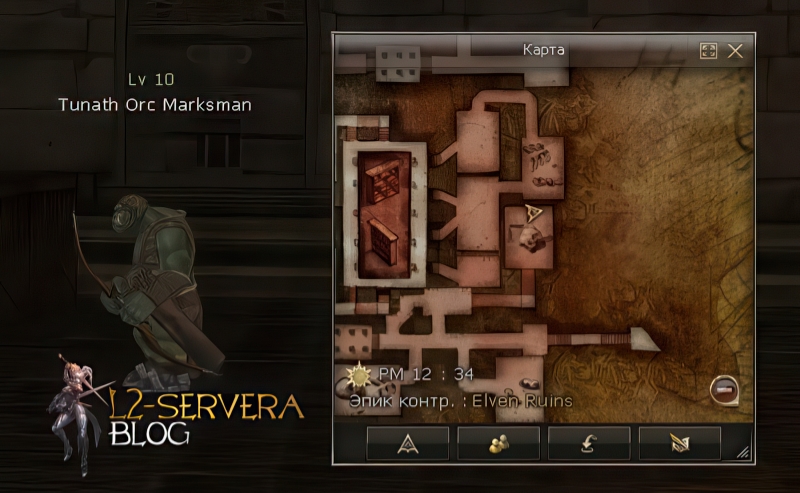Click the crossed-out flag button under the map

coord(680,443)
